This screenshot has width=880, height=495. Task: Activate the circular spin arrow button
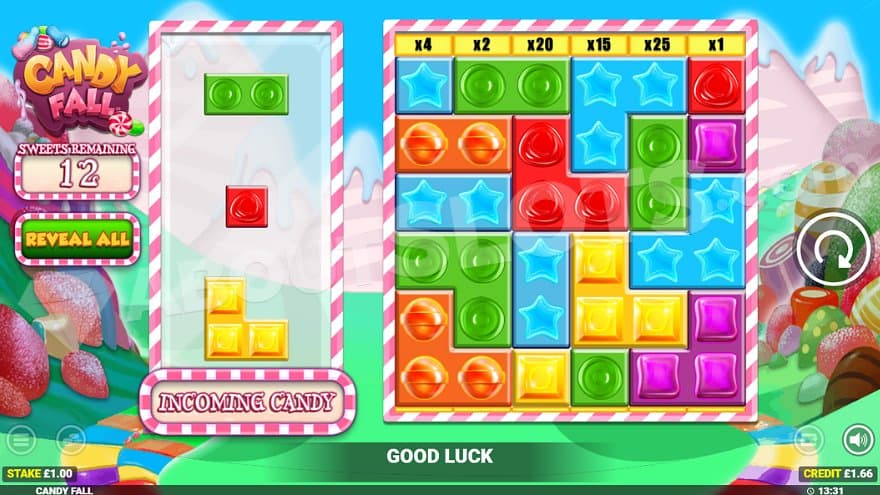pyautogui.click(x=829, y=249)
